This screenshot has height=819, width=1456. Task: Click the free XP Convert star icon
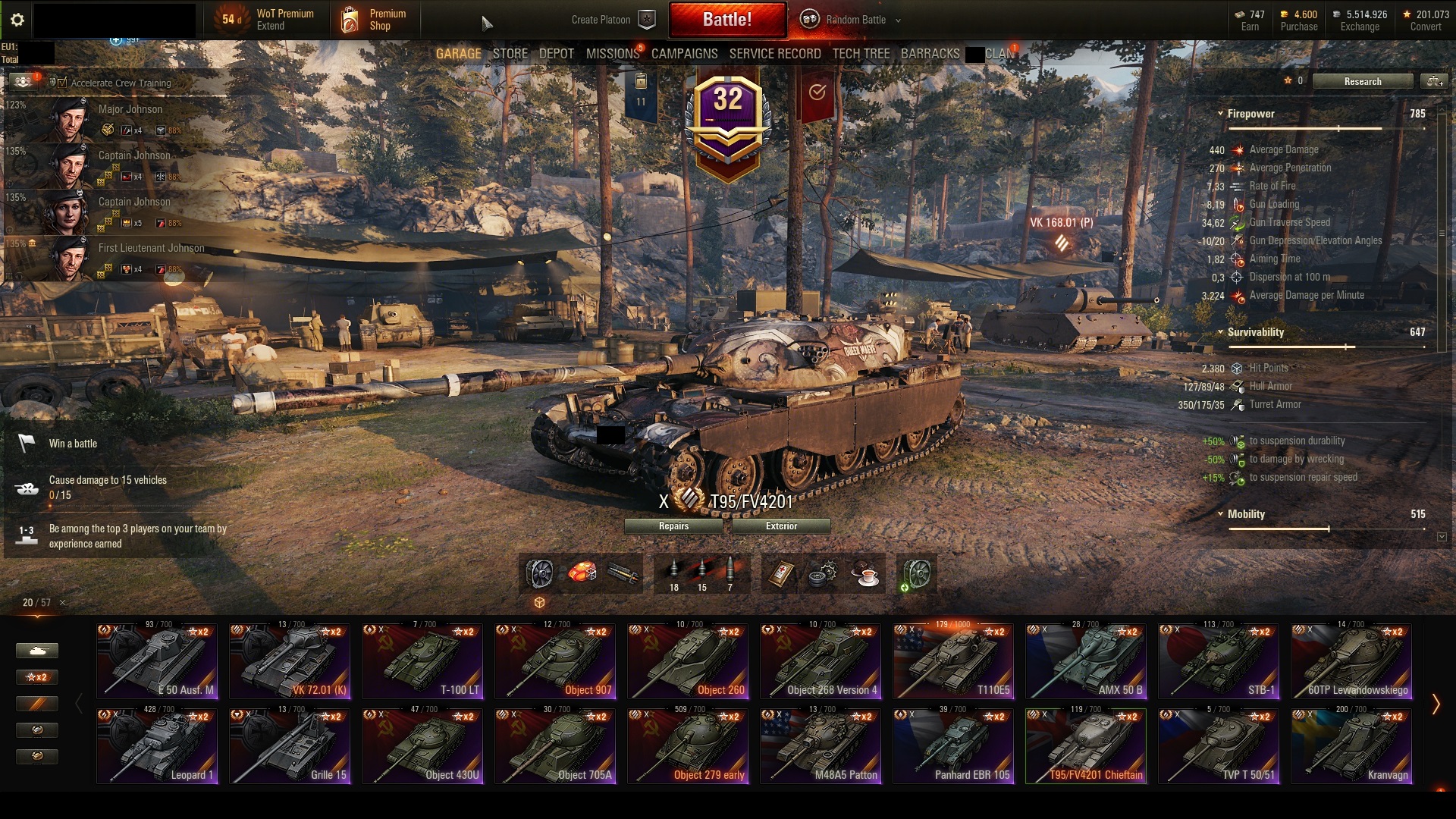[1408, 13]
